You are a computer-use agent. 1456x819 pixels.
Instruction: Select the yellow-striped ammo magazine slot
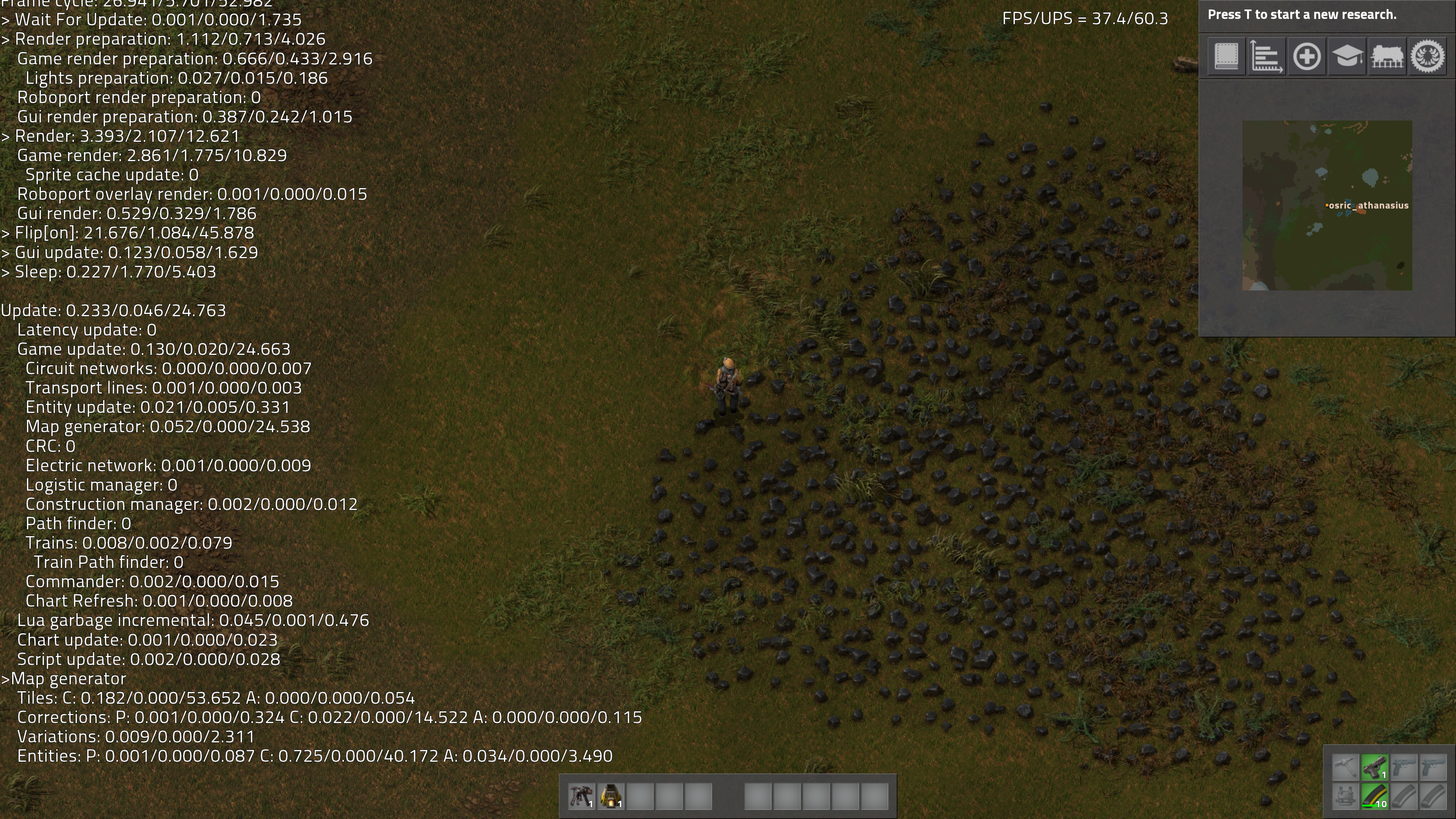(1374, 796)
